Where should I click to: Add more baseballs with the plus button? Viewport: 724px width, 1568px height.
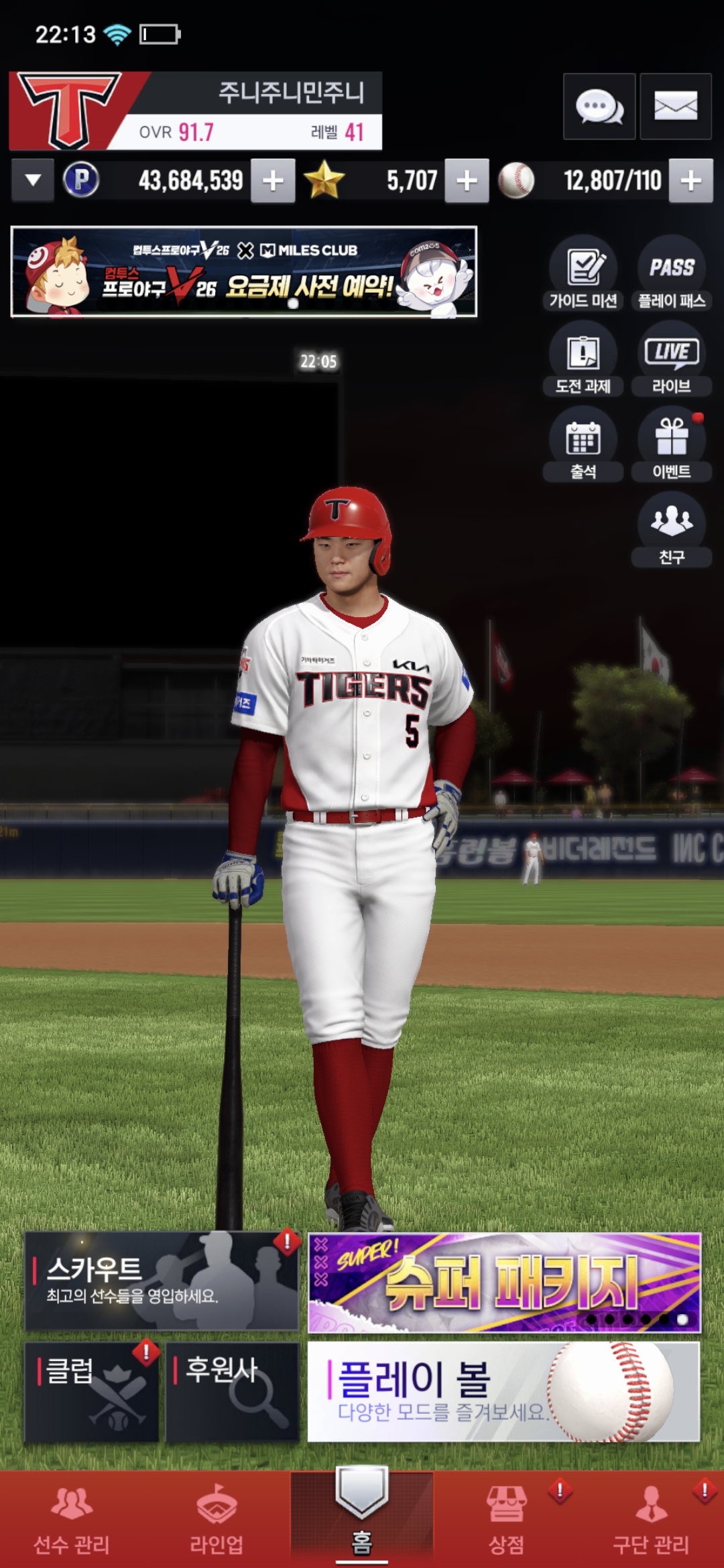[690, 180]
